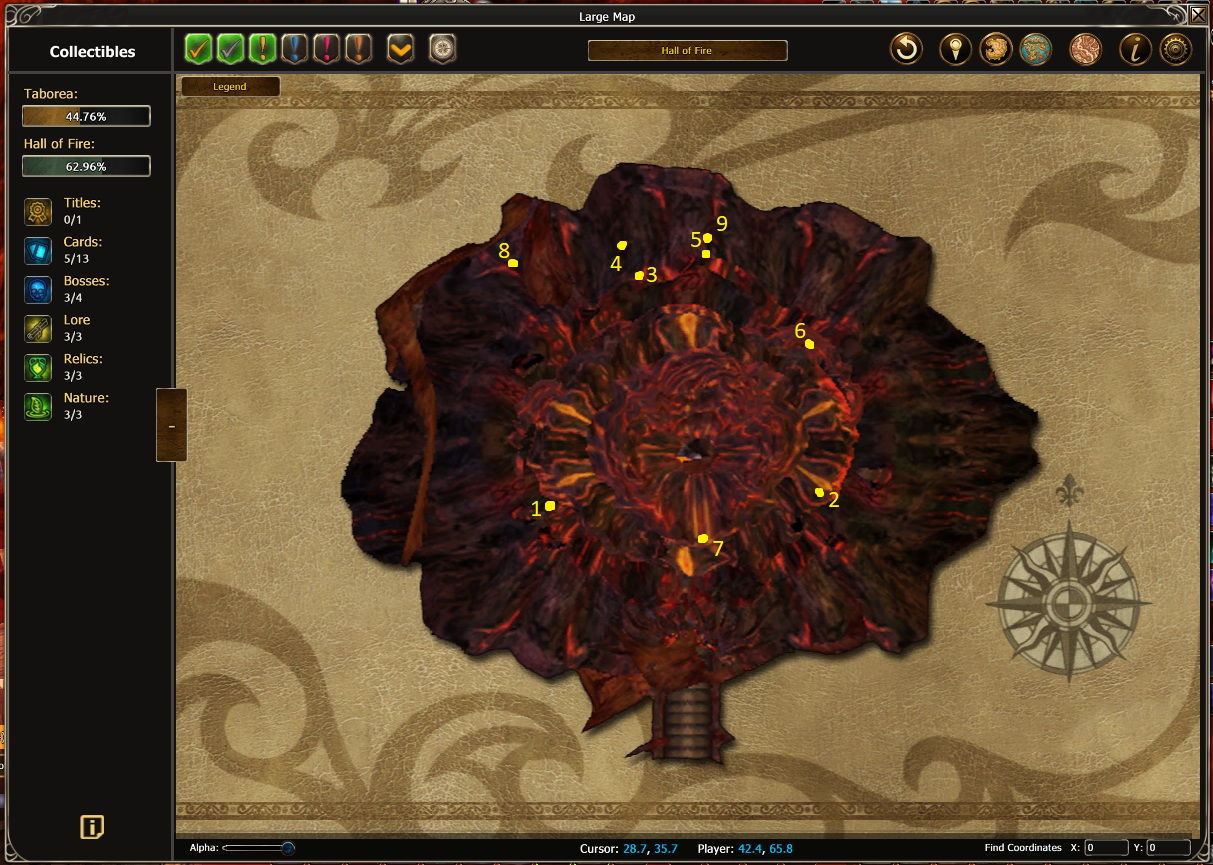Open the Legend panel
Image resolution: width=1213 pixels, height=865 pixels.
pyautogui.click(x=230, y=87)
